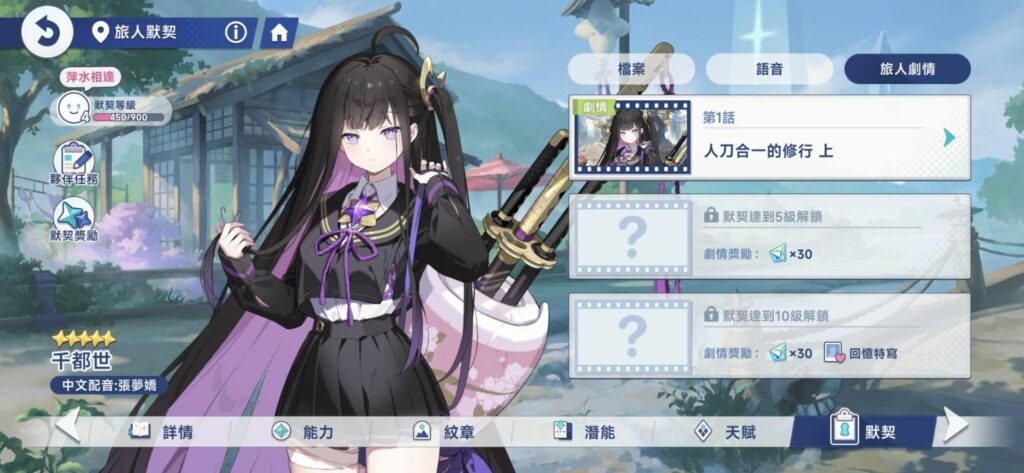Tap the 默契等級 smiley face icon
The image size is (1024, 473).
pyautogui.click(x=72, y=107)
